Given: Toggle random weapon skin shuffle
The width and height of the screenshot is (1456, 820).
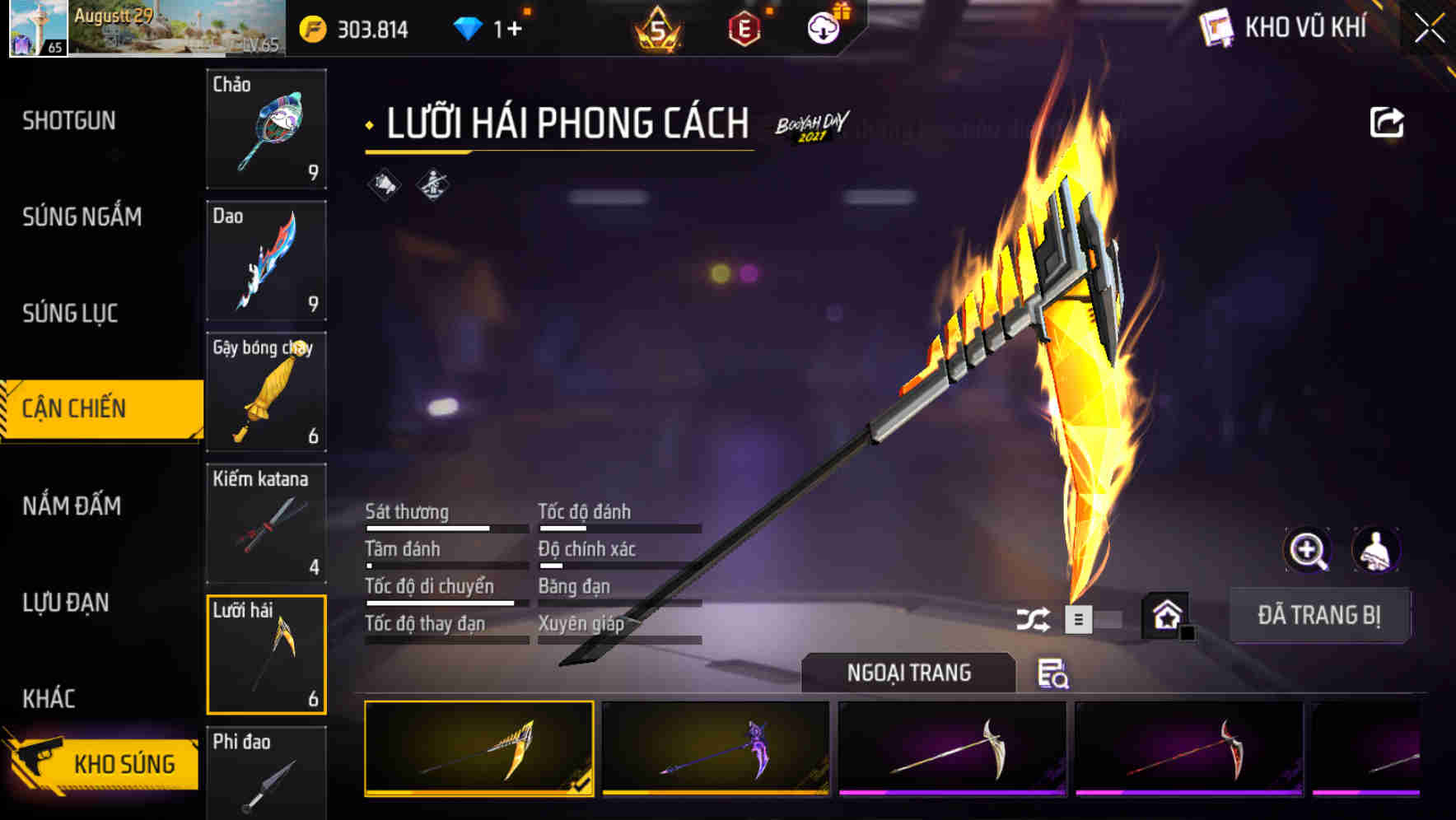Looking at the screenshot, I should point(1034,618).
